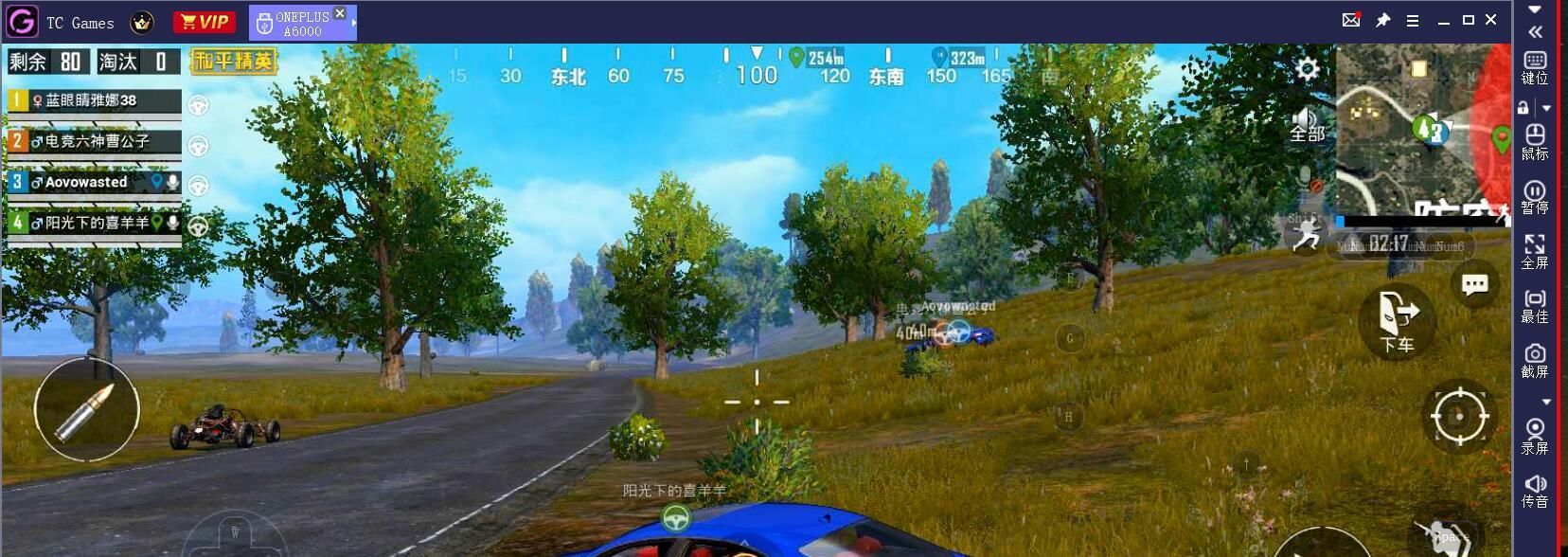Switch to 全屏 fullscreen mode
Screen dimensions: 1568x557
[x=1535, y=252]
